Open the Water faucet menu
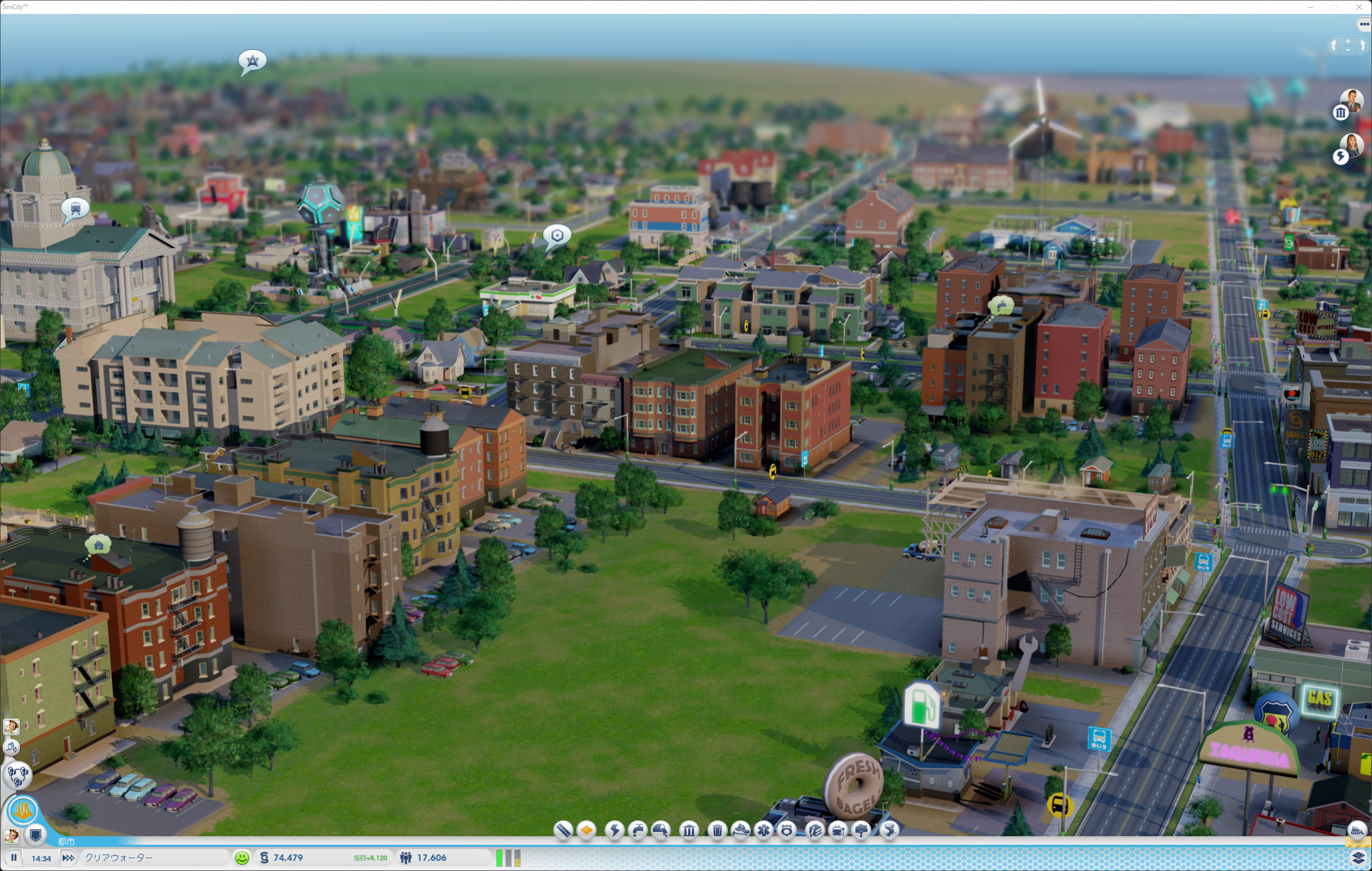 point(638,830)
